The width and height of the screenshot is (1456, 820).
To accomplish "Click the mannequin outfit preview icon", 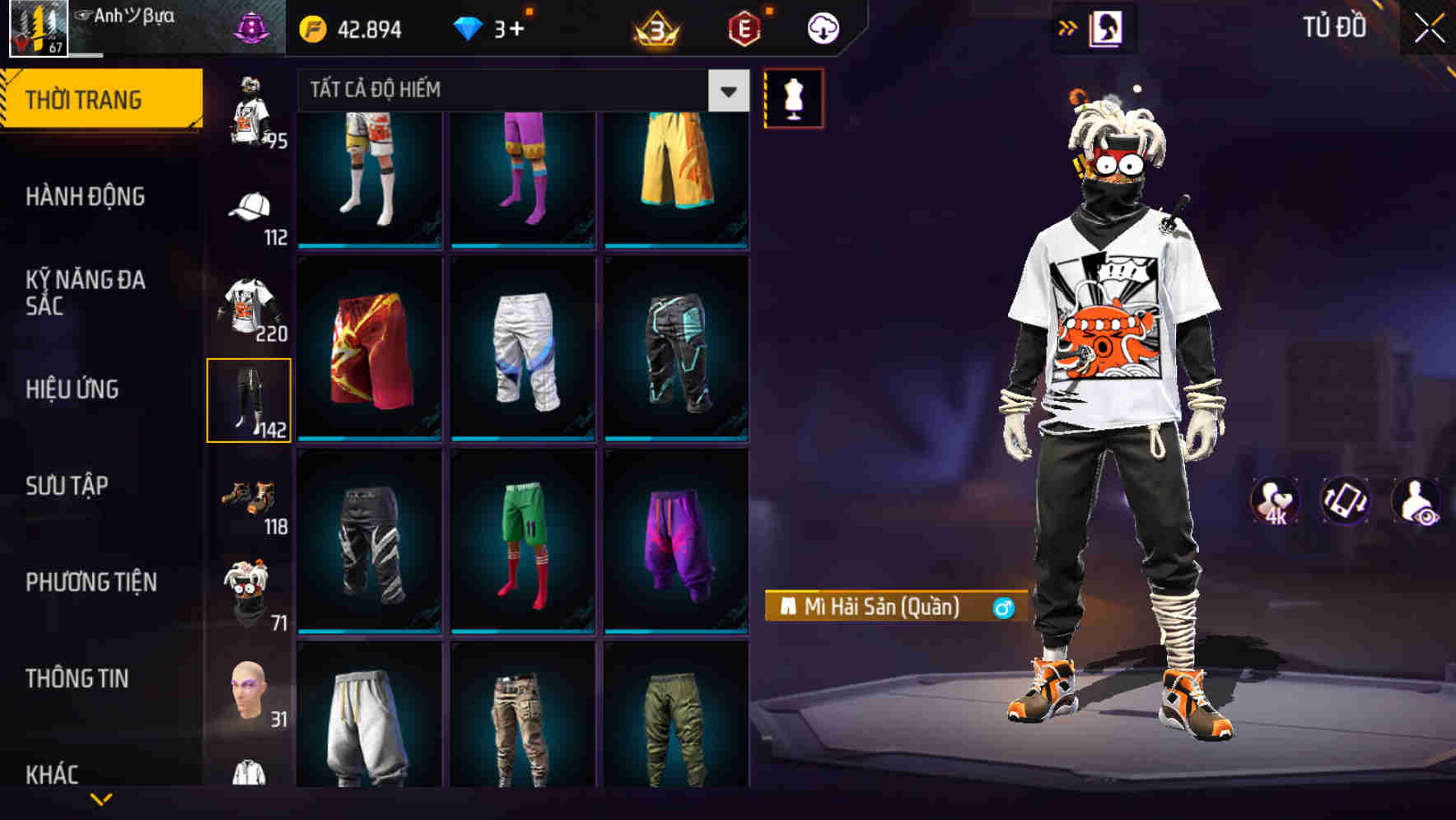I will point(795,98).
